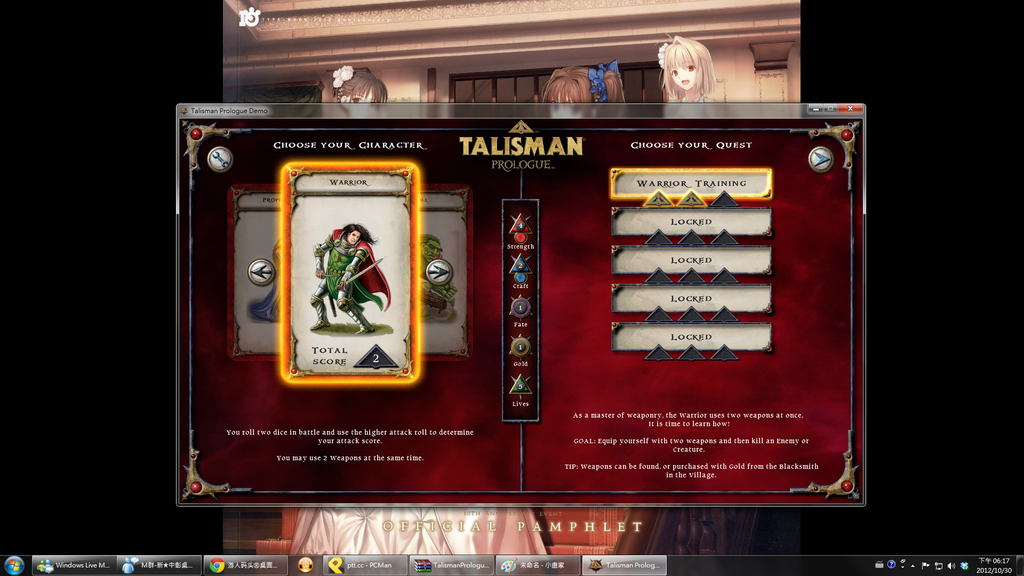Proceed with the blue forward arrow button
The image size is (1024, 576).
point(820,159)
